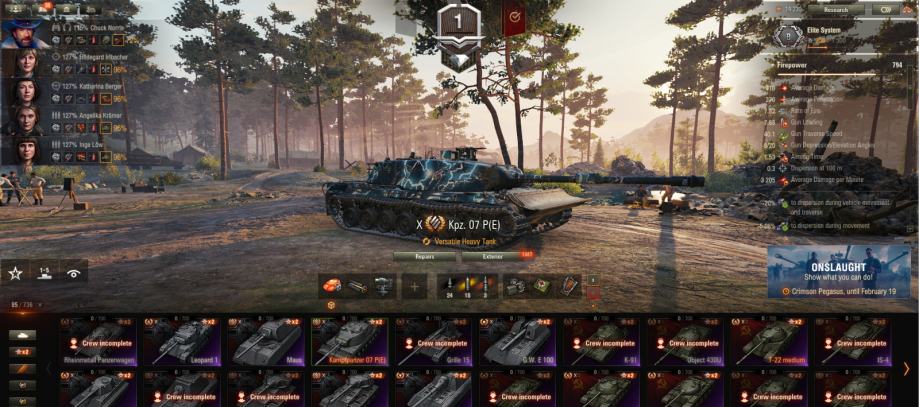Click the Repairs button

(x=423, y=256)
